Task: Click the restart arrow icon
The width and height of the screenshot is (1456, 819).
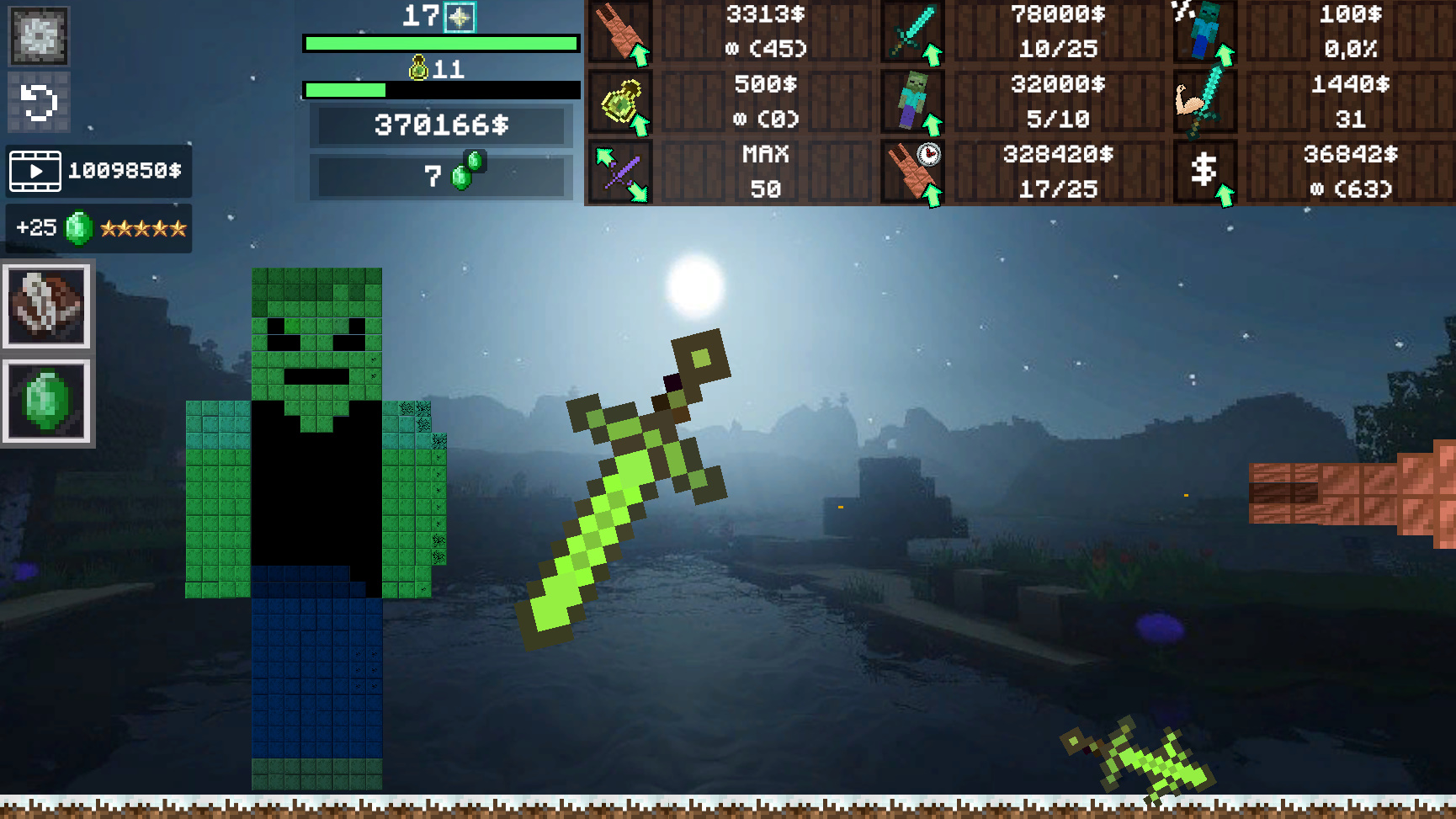Action: (x=37, y=102)
